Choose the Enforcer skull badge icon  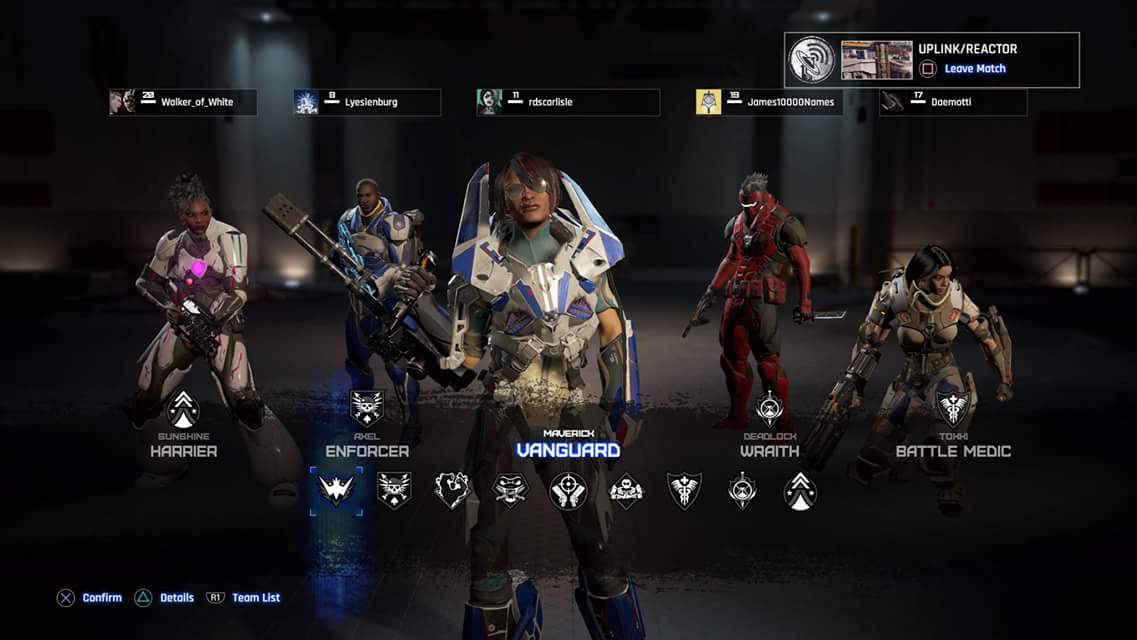pyautogui.click(x=394, y=490)
